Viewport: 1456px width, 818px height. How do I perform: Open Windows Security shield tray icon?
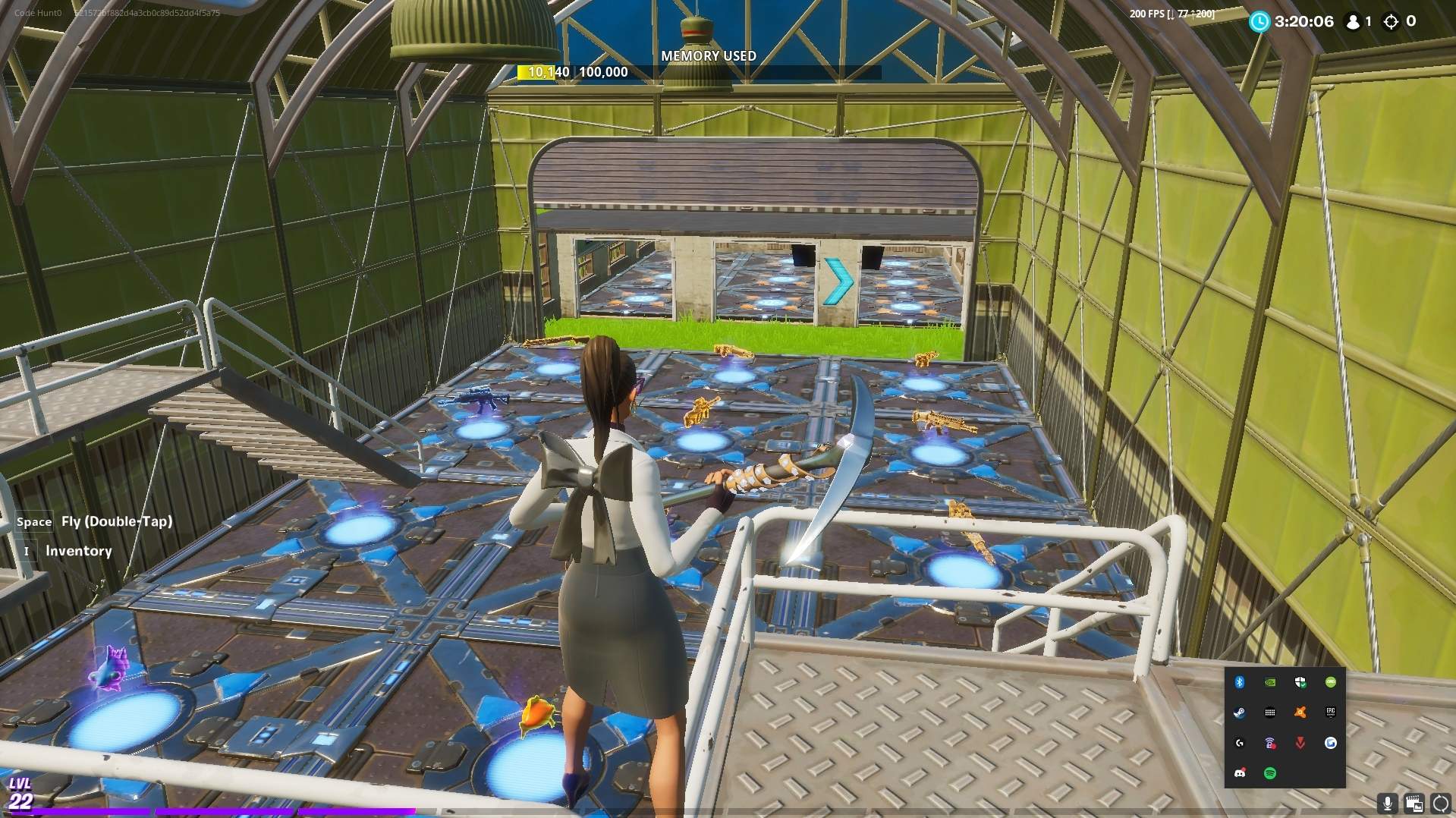pos(1300,681)
